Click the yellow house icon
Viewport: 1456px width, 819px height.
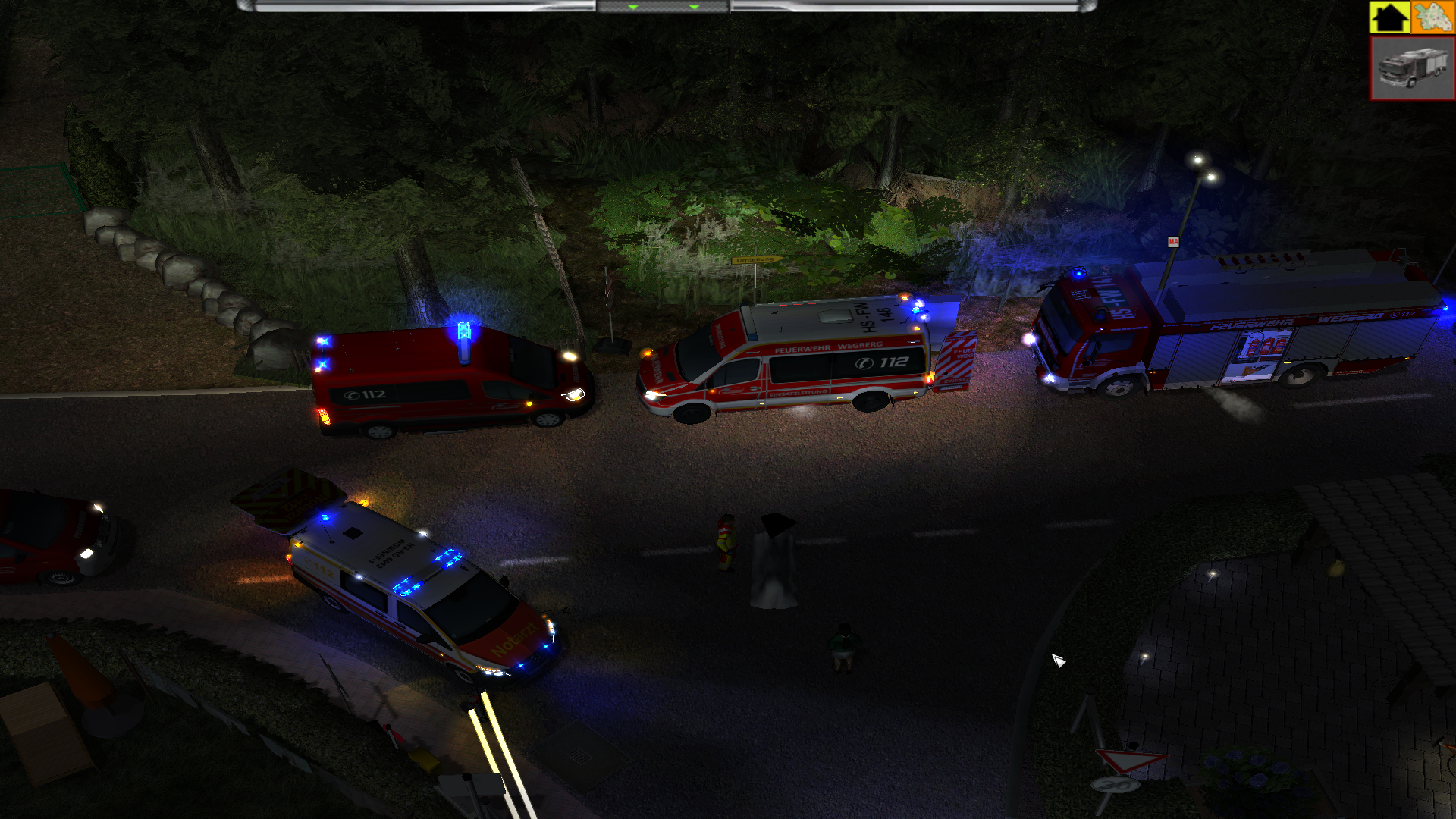[x=1389, y=17]
